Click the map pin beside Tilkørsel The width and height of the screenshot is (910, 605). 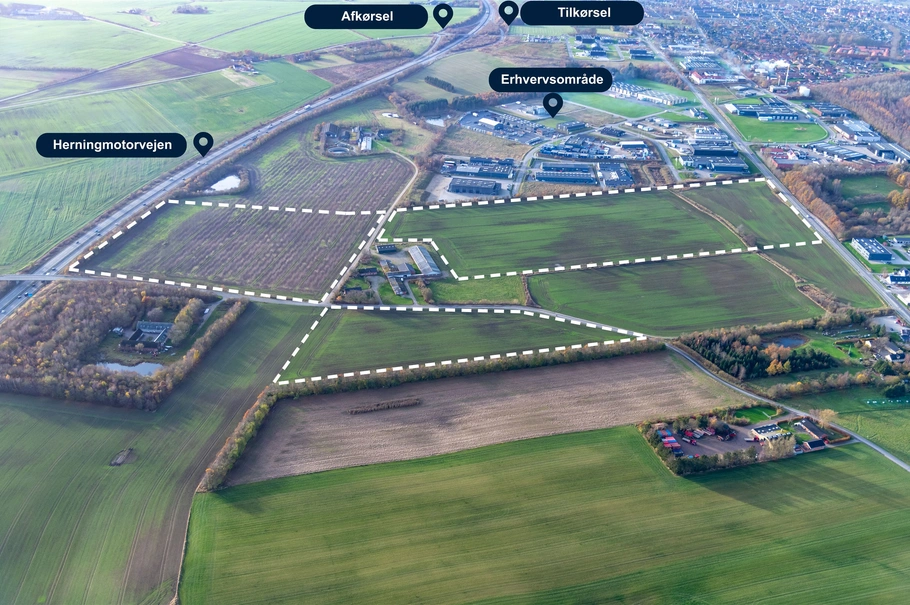pos(509,12)
